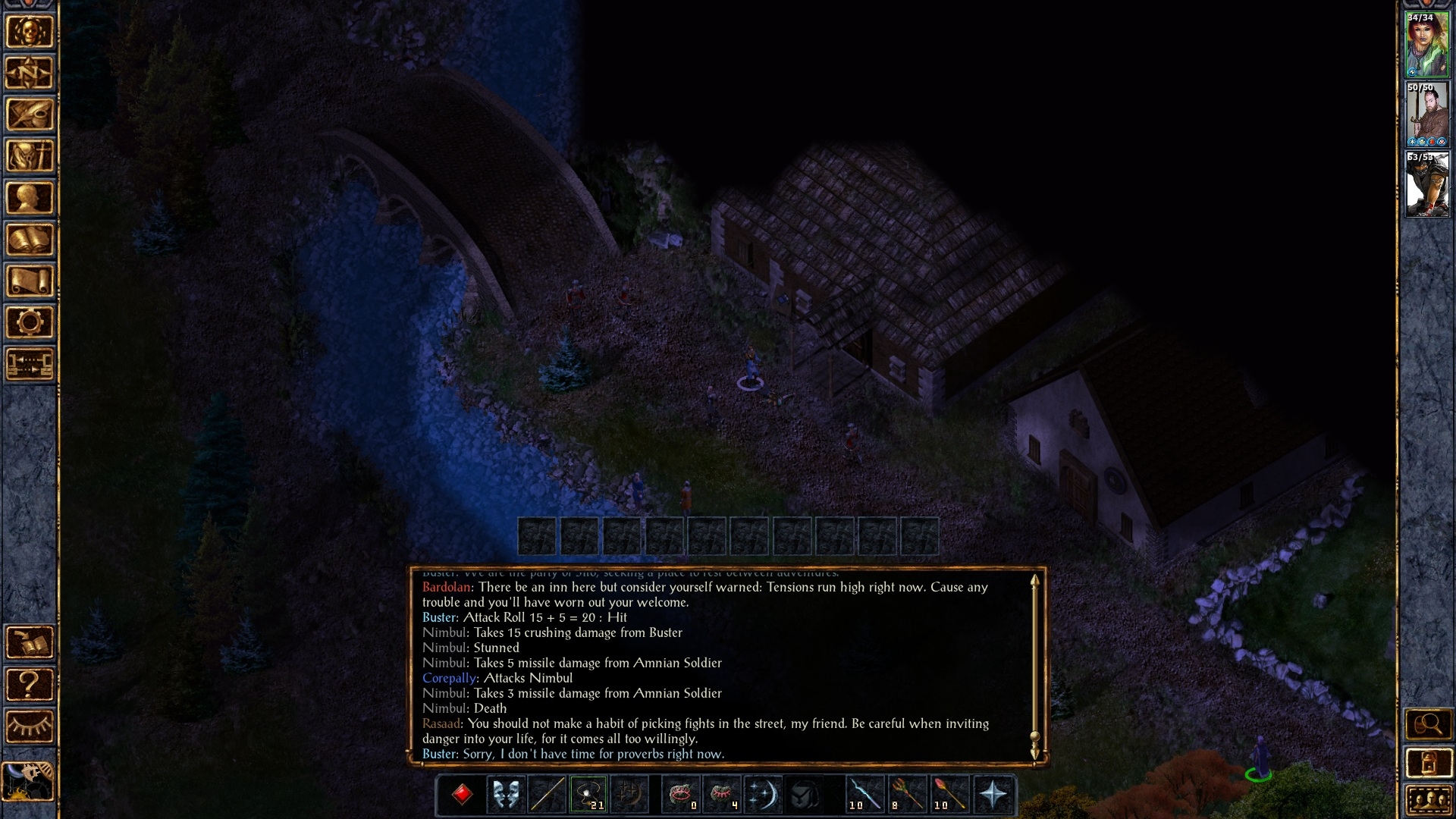The width and height of the screenshot is (1456, 819).
Task: Open the area map compass button
Action: [30, 74]
